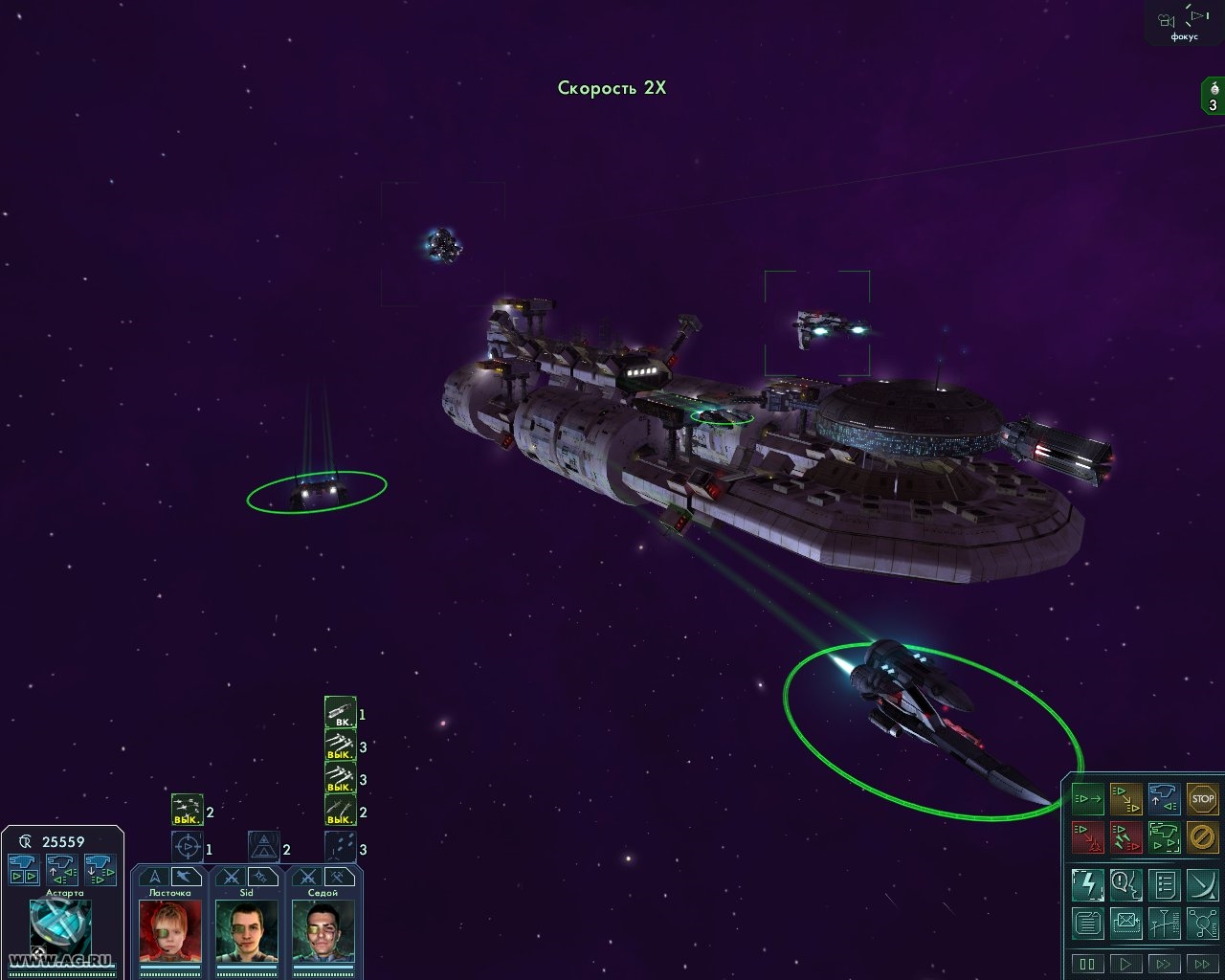This screenshot has width=1225, height=980.
Task: Activate the lightning bolt command
Action: pos(1087,884)
